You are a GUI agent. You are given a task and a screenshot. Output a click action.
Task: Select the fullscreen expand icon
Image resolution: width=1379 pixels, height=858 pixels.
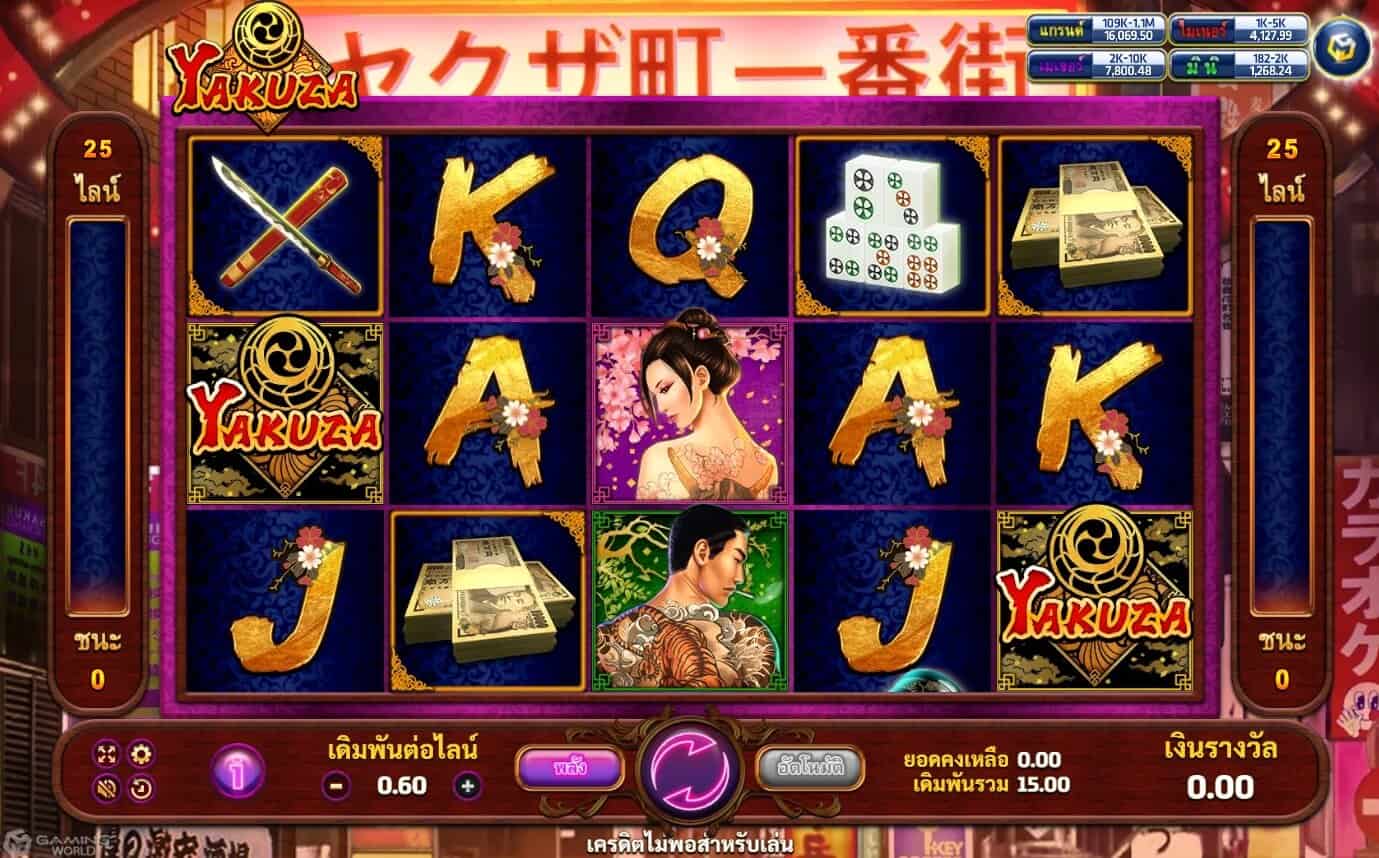pyautogui.click(x=105, y=753)
